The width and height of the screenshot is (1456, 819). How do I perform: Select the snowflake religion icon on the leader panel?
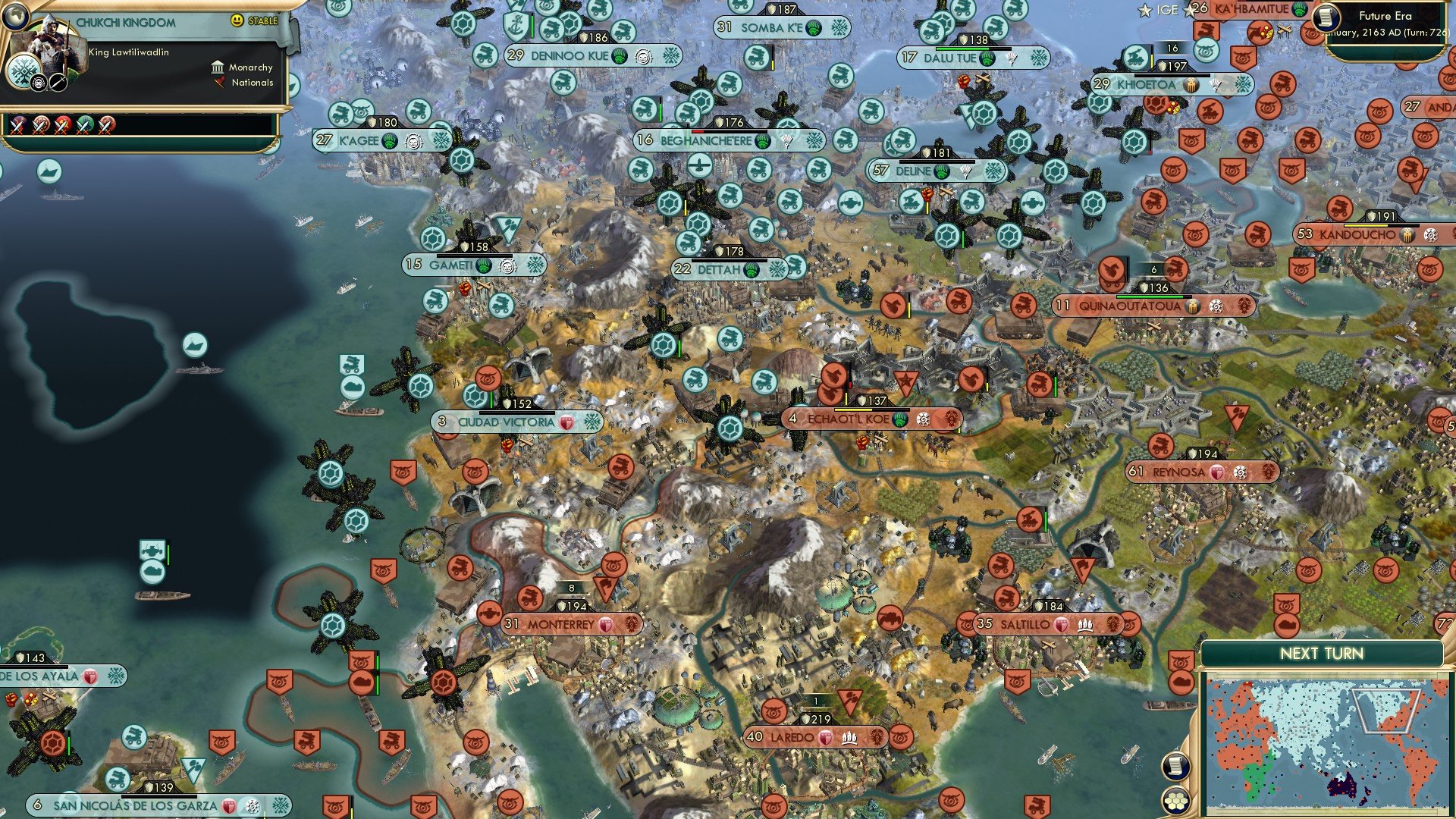(24, 74)
